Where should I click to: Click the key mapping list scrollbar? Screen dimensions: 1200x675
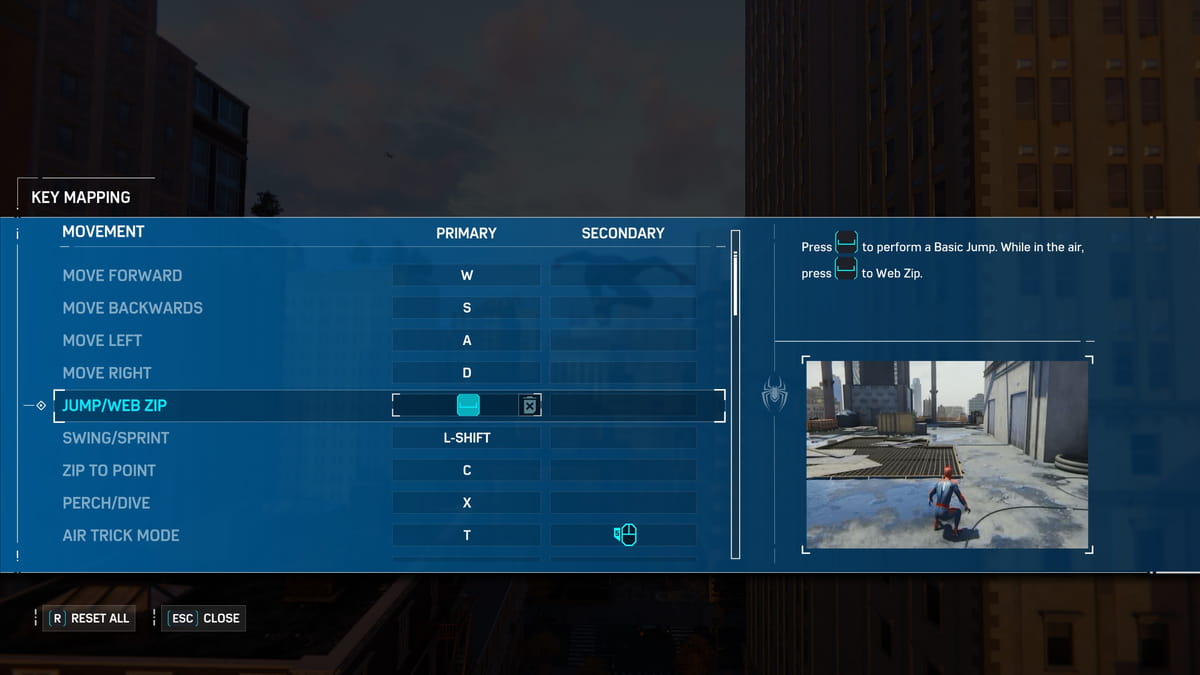[736, 285]
